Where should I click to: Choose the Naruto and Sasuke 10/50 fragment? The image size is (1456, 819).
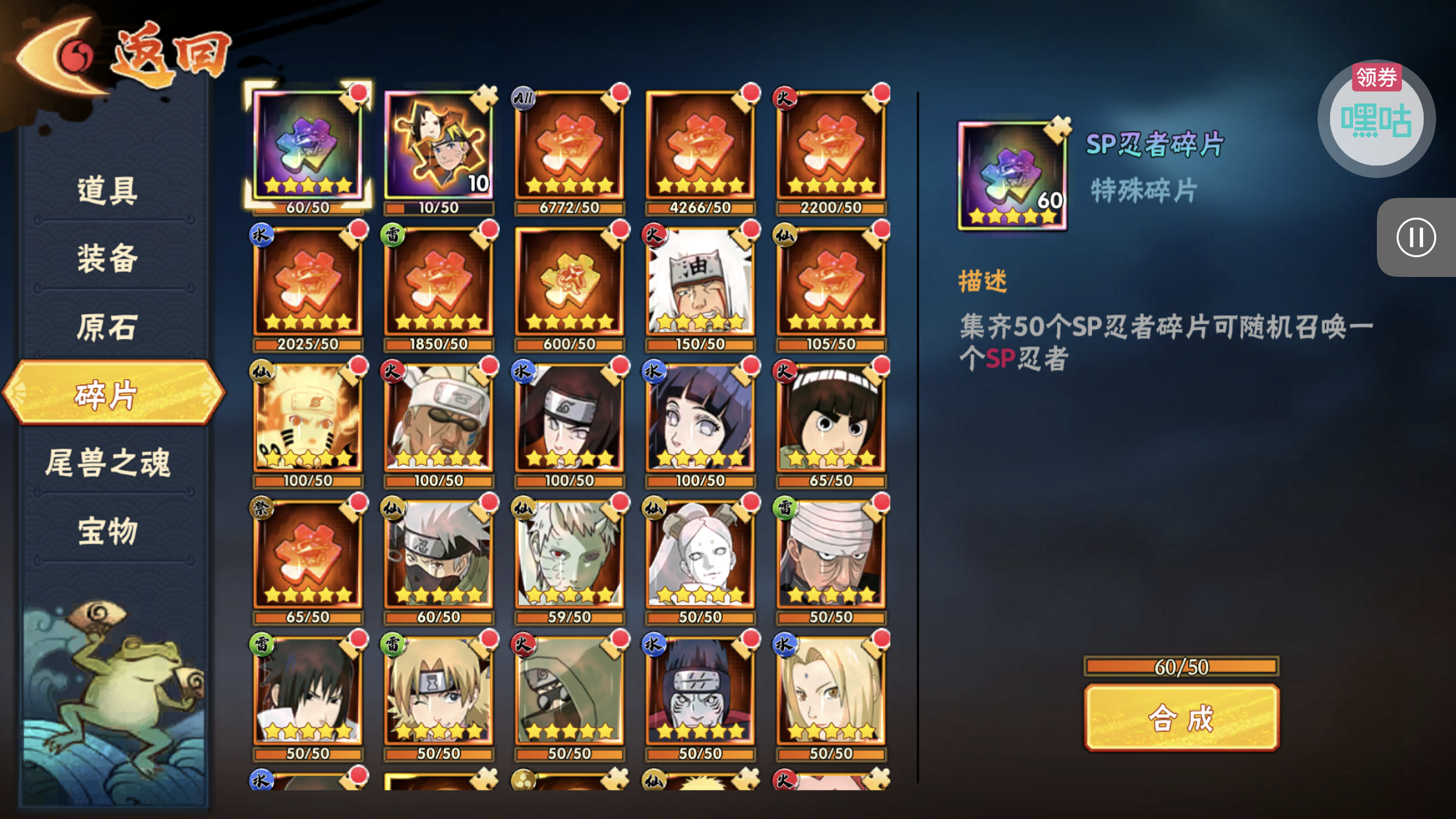click(x=439, y=146)
